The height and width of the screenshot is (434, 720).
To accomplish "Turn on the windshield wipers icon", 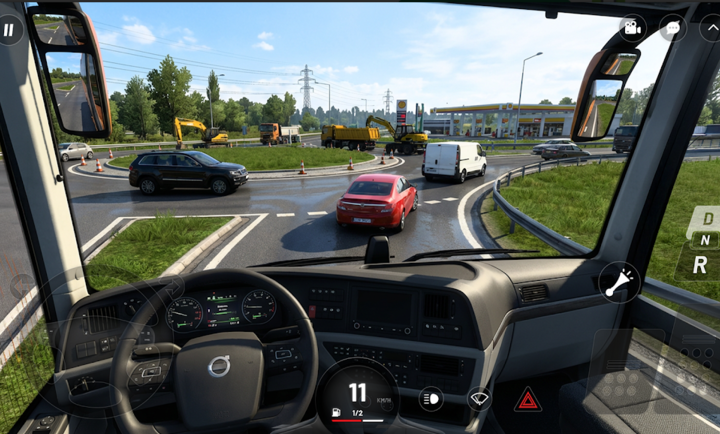I will (x=480, y=400).
